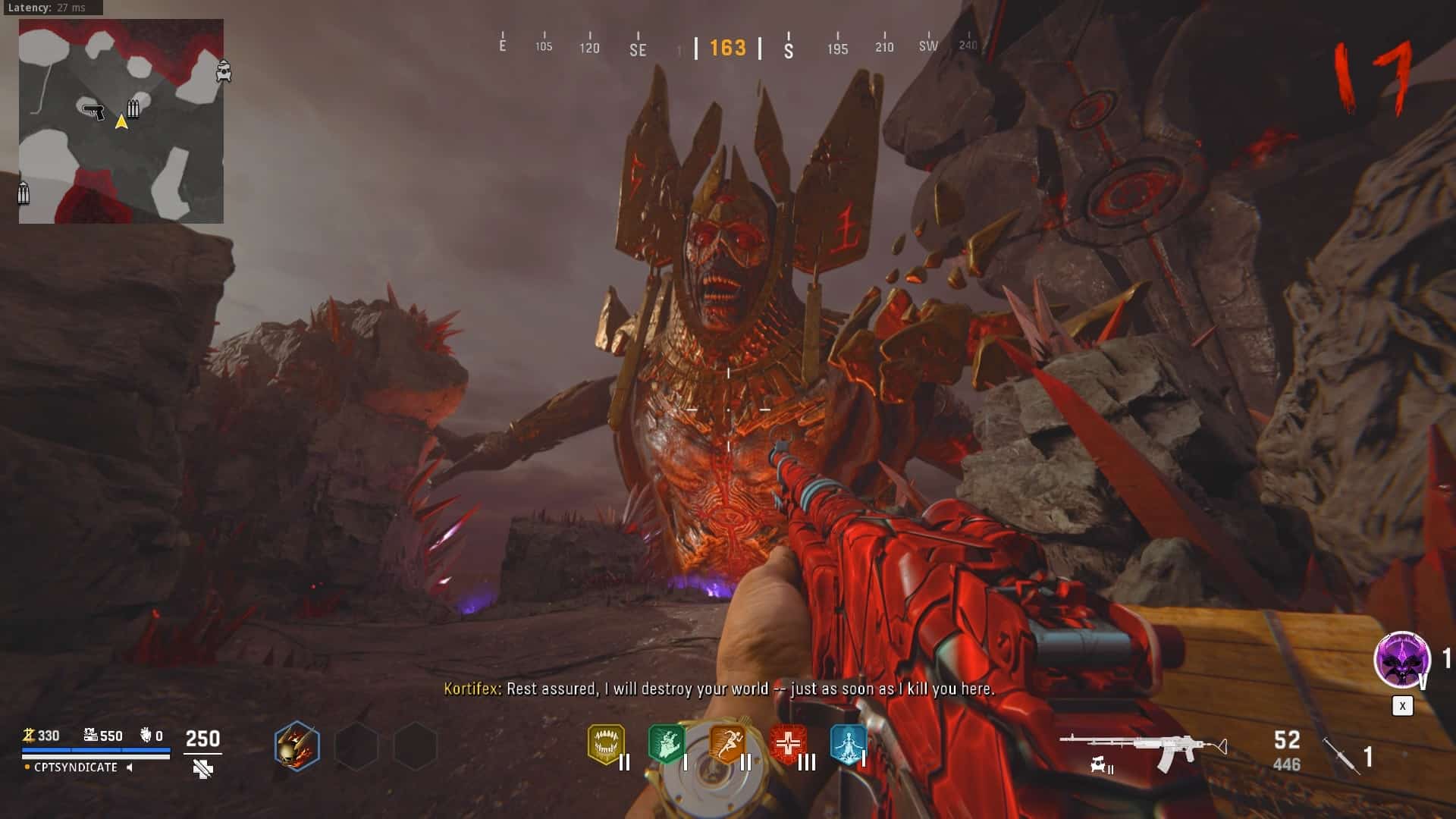This screenshot has height=819, width=1456.
Task: Select the blue glowing-figure perk icon
Action: (x=848, y=744)
